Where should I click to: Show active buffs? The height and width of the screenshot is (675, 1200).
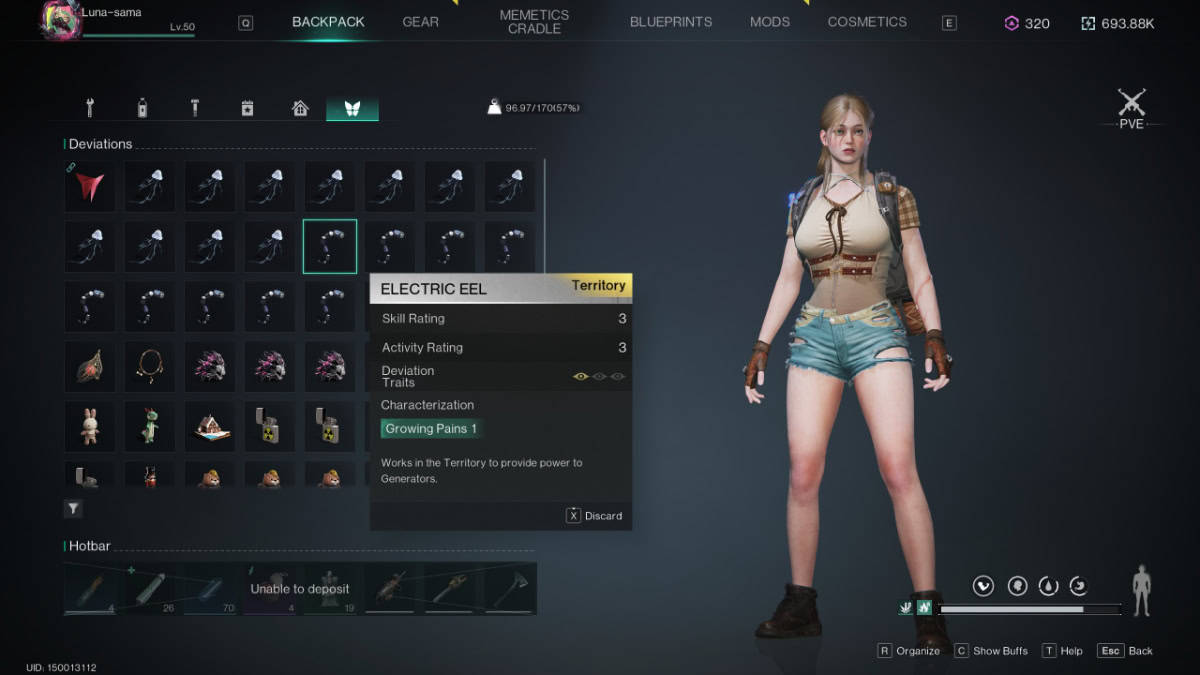pos(991,651)
